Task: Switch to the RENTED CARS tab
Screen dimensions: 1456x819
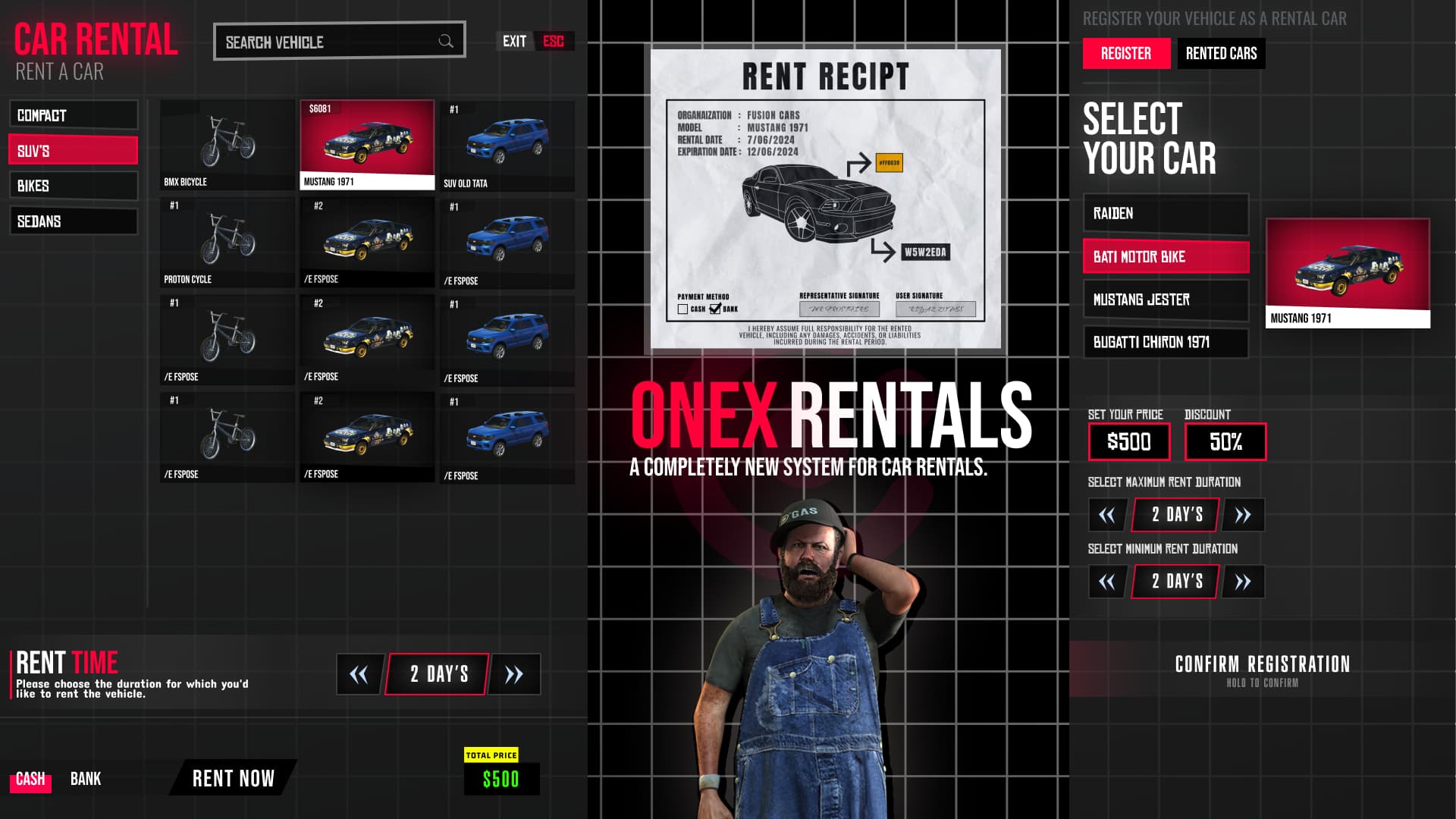Action: [1222, 54]
